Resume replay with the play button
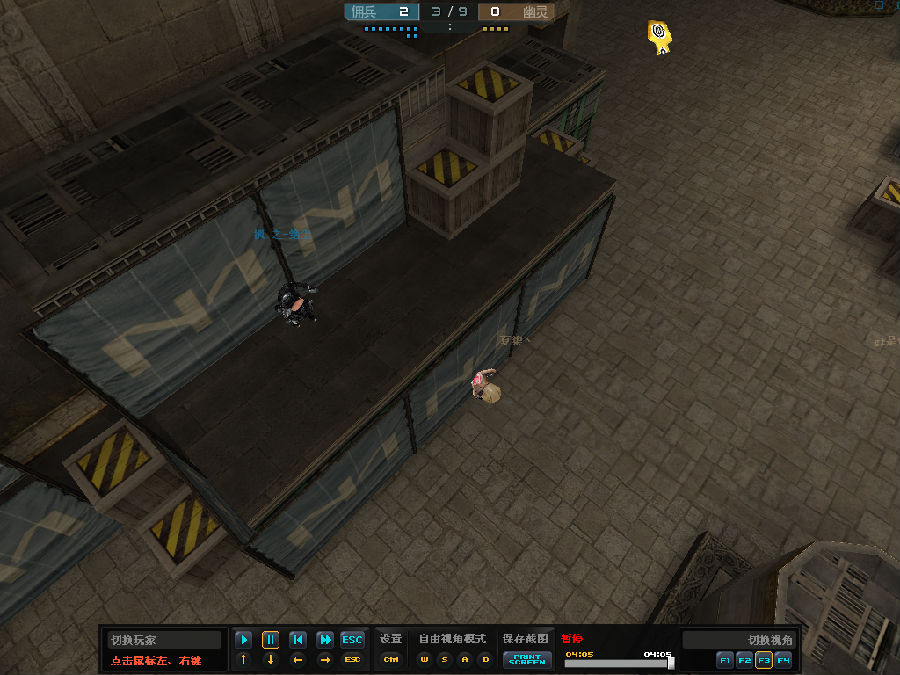Viewport: 900px width, 675px height. [243, 639]
